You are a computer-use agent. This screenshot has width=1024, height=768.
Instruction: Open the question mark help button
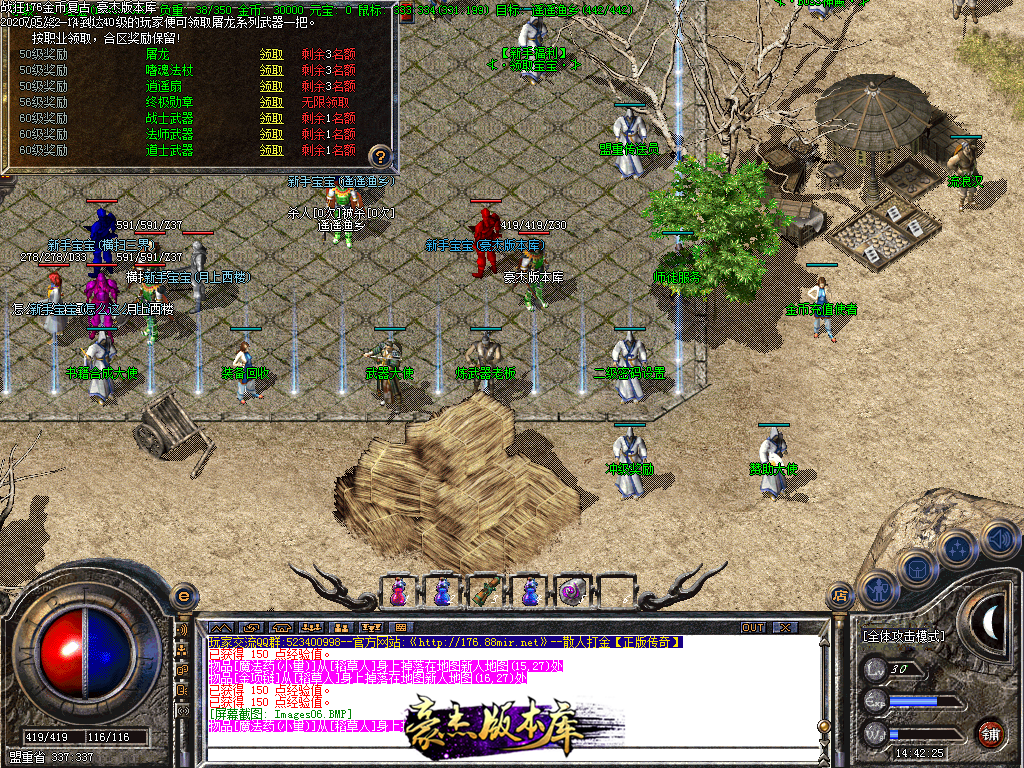(380, 156)
